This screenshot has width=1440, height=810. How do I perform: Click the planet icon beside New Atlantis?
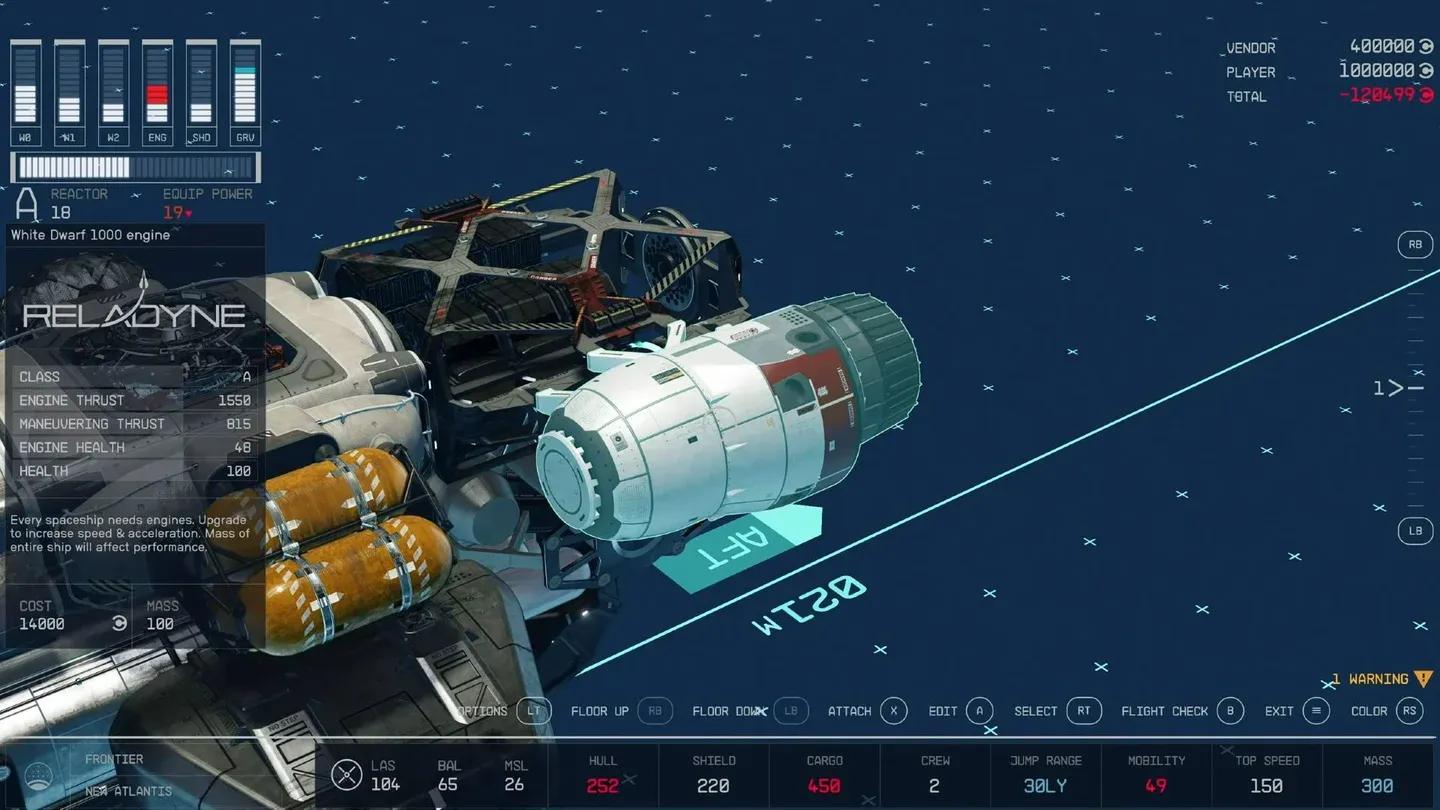click(x=40, y=775)
